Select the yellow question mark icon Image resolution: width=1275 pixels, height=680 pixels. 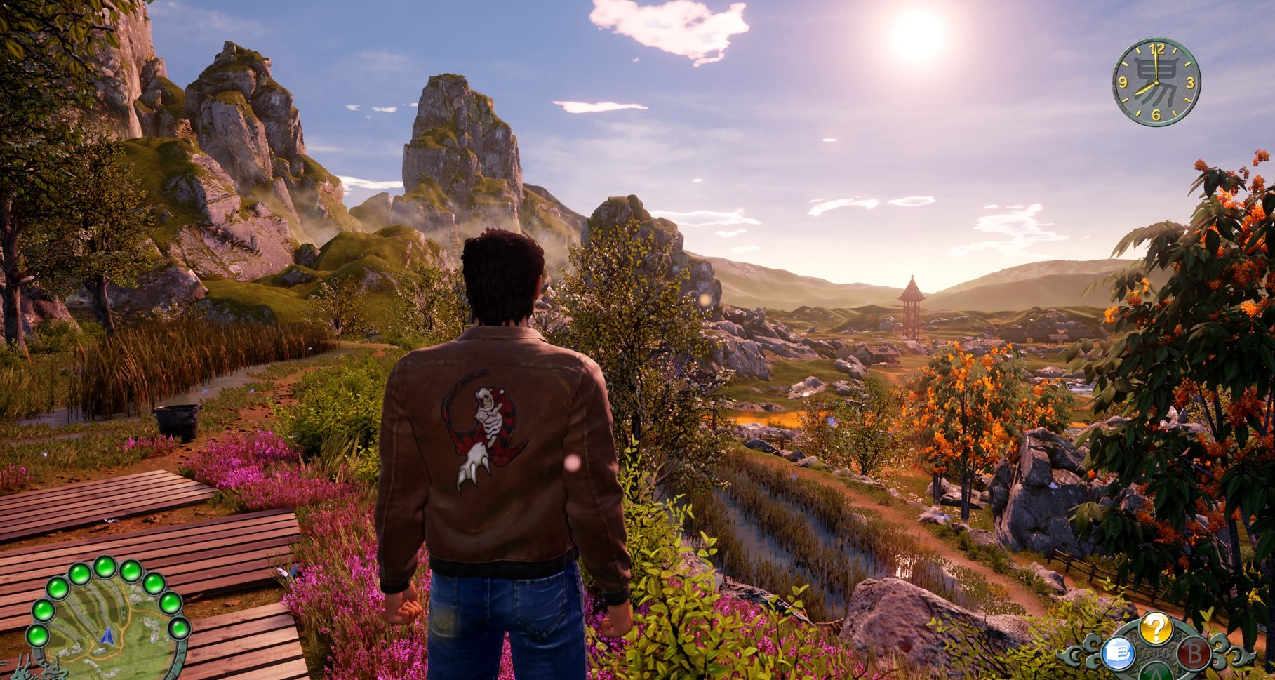click(1155, 628)
